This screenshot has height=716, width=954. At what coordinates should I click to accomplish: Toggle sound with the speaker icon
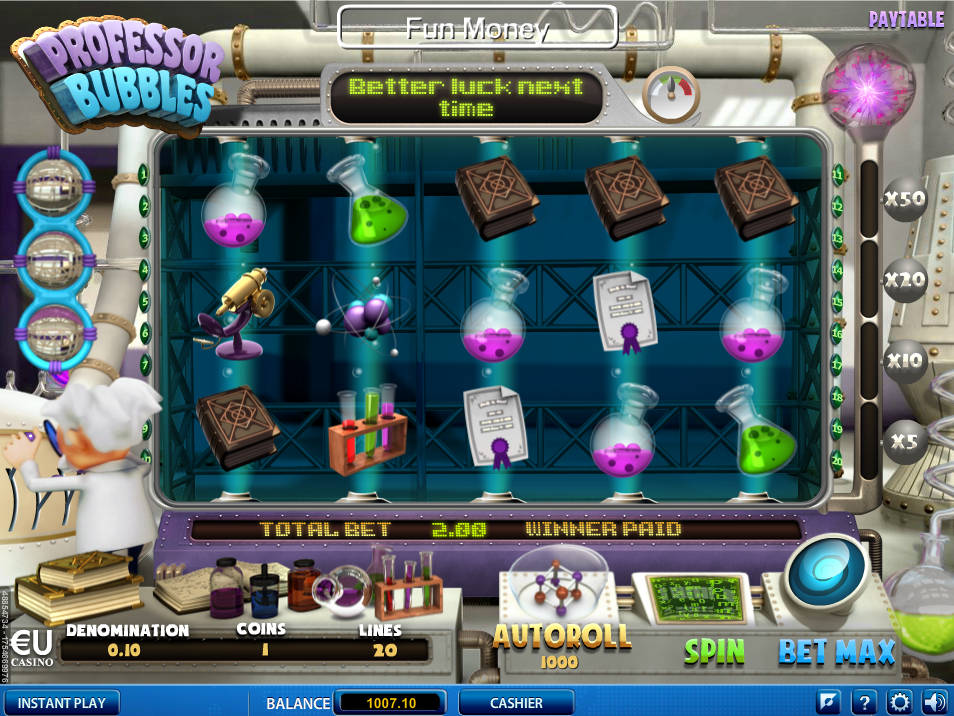(x=933, y=702)
